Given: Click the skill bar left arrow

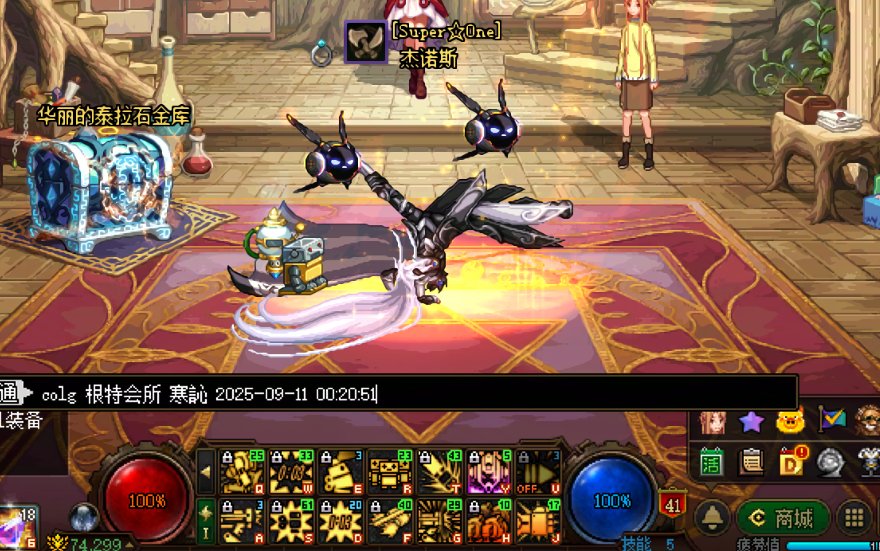Looking at the screenshot, I should [x=205, y=472].
